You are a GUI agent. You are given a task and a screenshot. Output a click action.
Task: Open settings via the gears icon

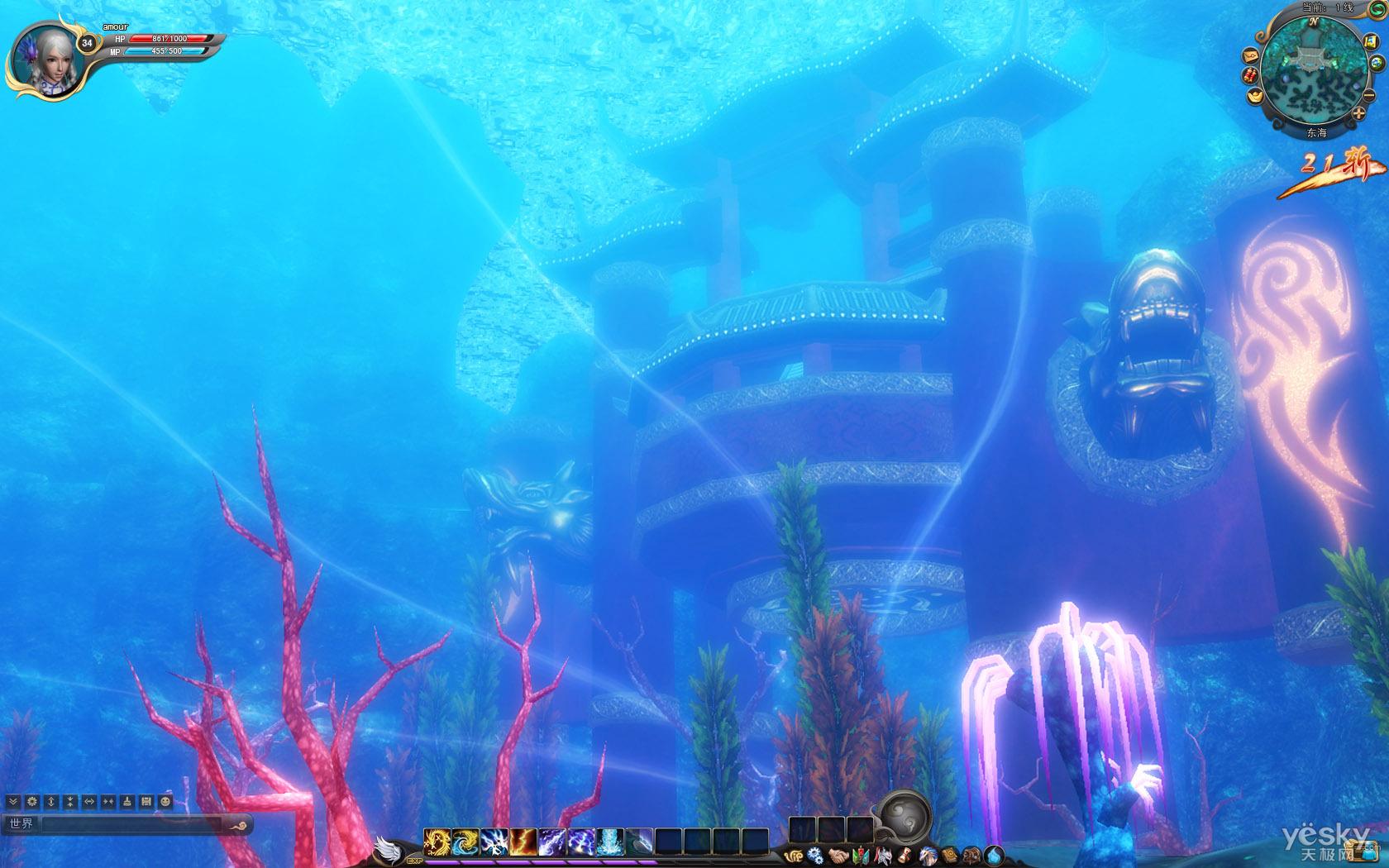pyautogui.click(x=815, y=856)
